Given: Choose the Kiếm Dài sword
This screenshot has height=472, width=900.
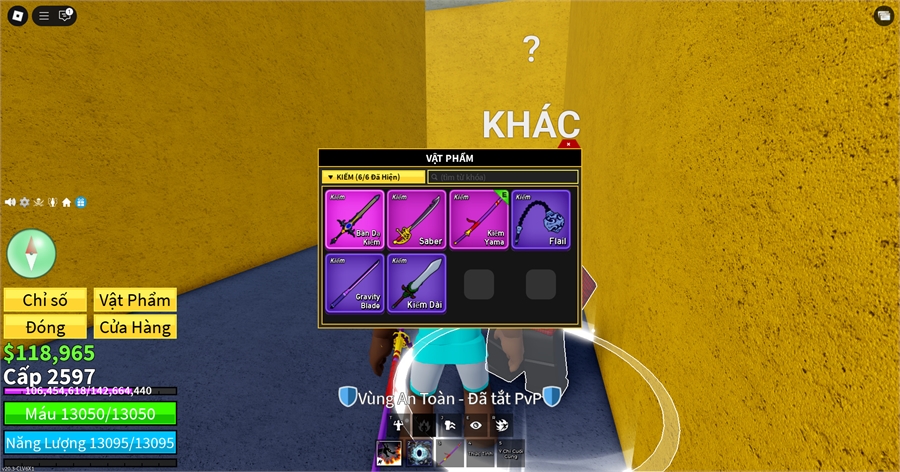Looking at the screenshot, I should [417, 283].
